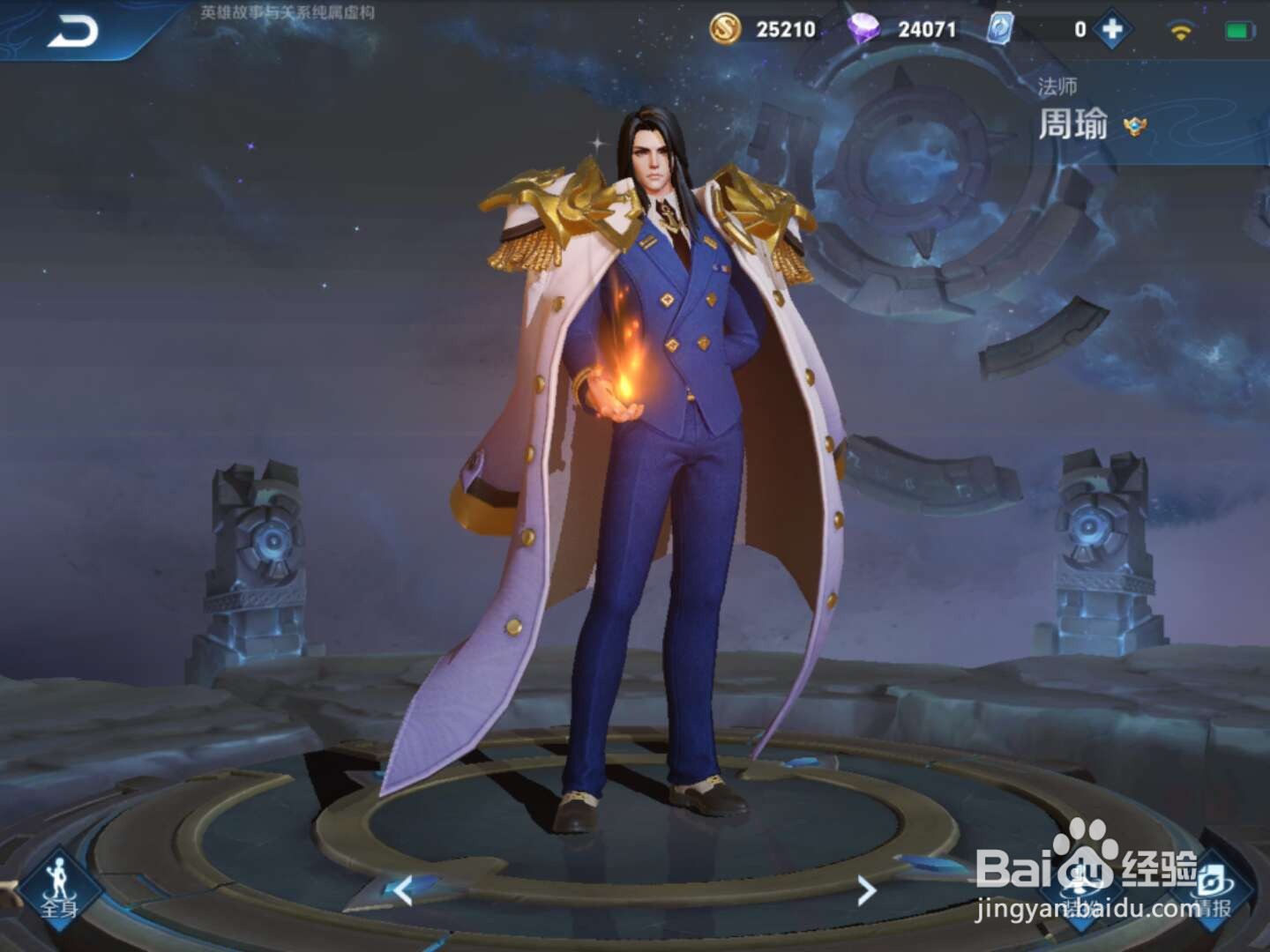The image size is (1270, 952).
Task: Click Zhou Yu's mastery badge beside his name
Action: tap(1138, 127)
